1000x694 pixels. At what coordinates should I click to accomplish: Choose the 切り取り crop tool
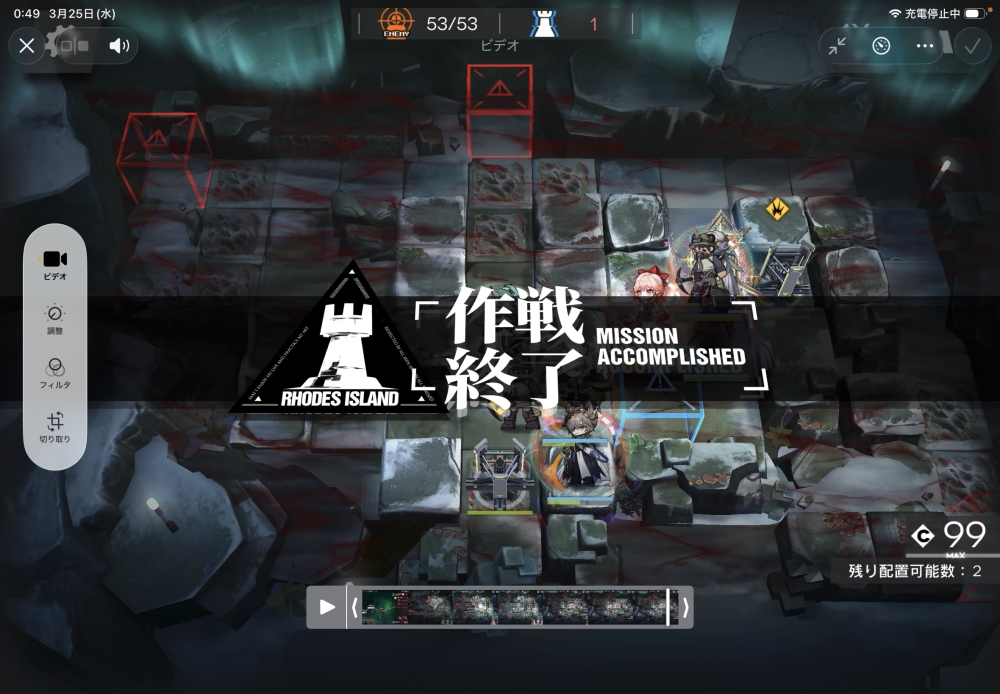(x=55, y=427)
